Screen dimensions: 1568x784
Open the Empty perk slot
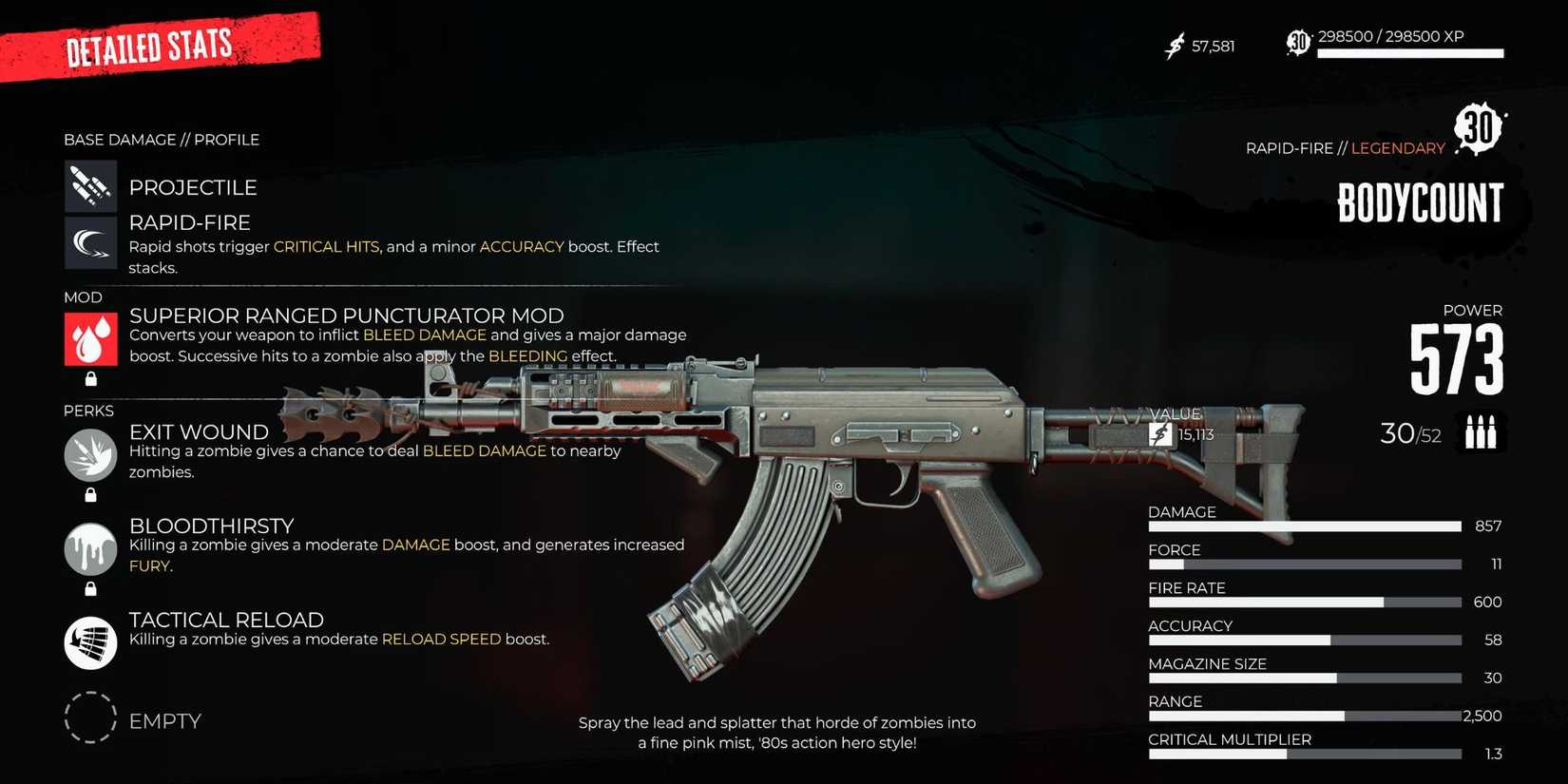click(x=90, y=720)
